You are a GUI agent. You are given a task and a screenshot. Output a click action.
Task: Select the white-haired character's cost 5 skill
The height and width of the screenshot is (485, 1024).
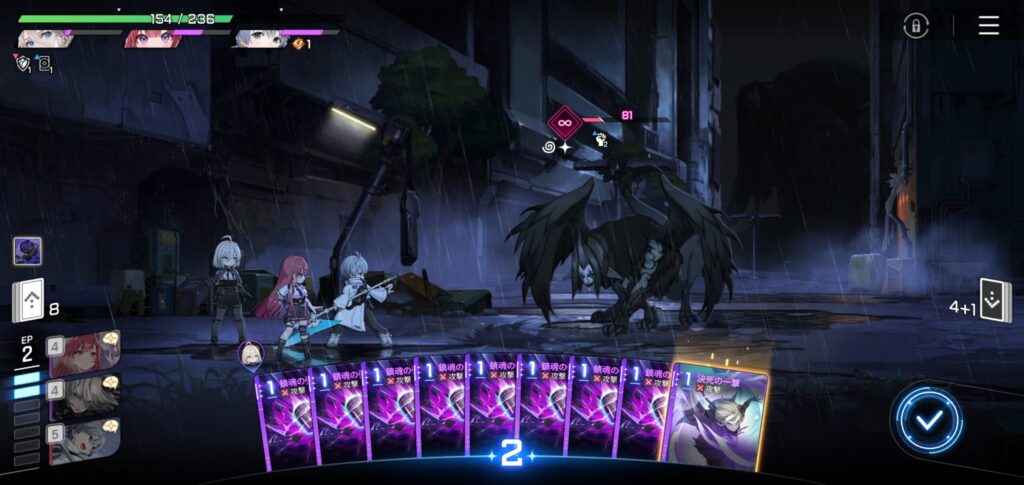pos(84,440)
